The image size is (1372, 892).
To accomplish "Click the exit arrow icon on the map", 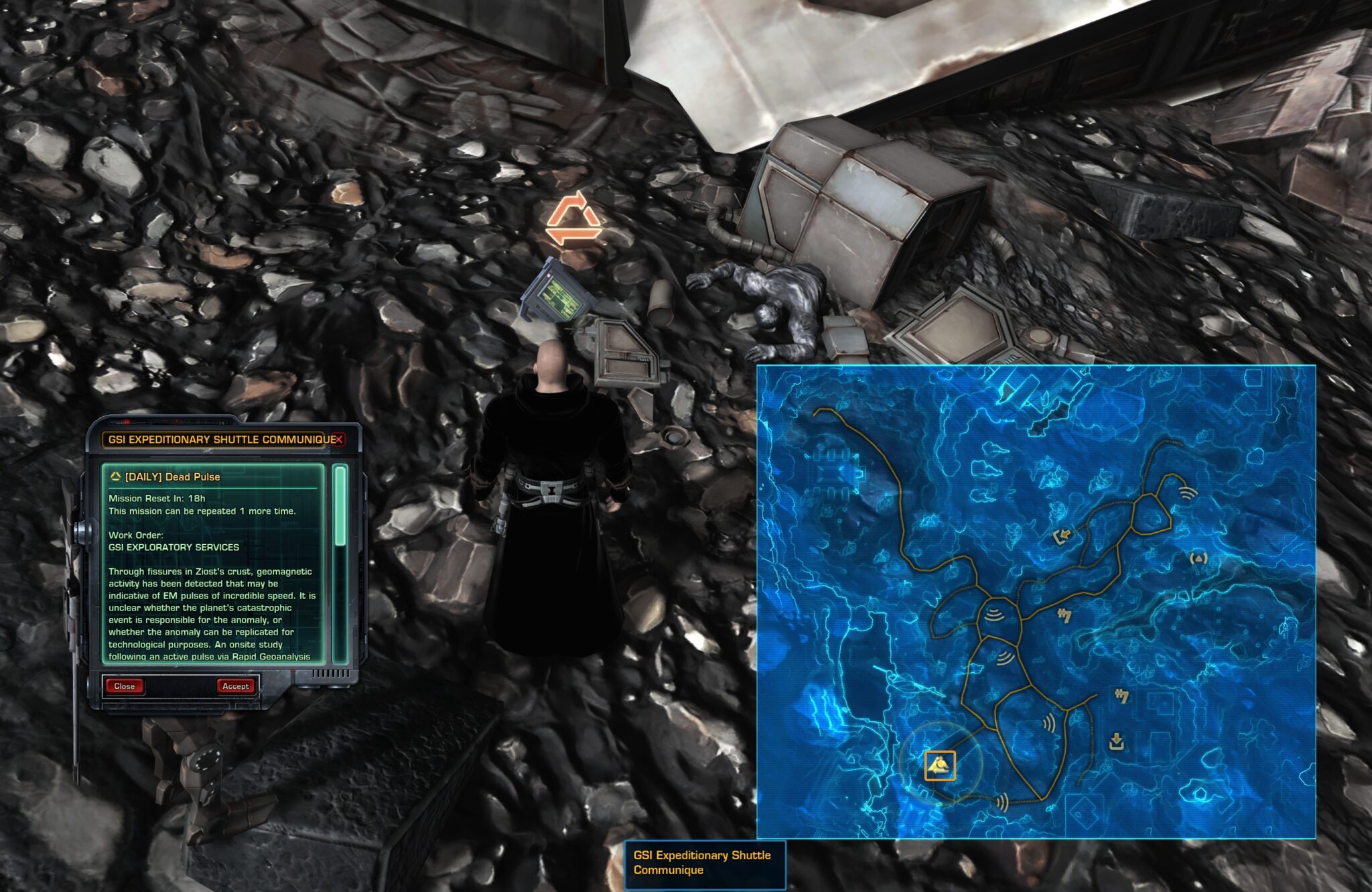I will pyautogui.click(x=1062, y=535).
